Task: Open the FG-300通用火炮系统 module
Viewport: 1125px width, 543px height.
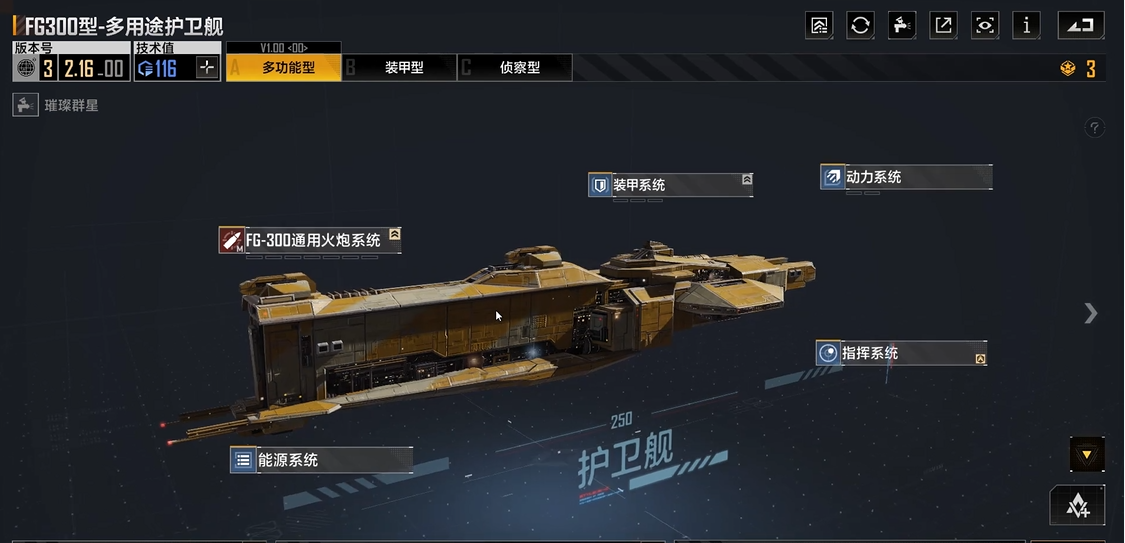Action: pos(310,240)
